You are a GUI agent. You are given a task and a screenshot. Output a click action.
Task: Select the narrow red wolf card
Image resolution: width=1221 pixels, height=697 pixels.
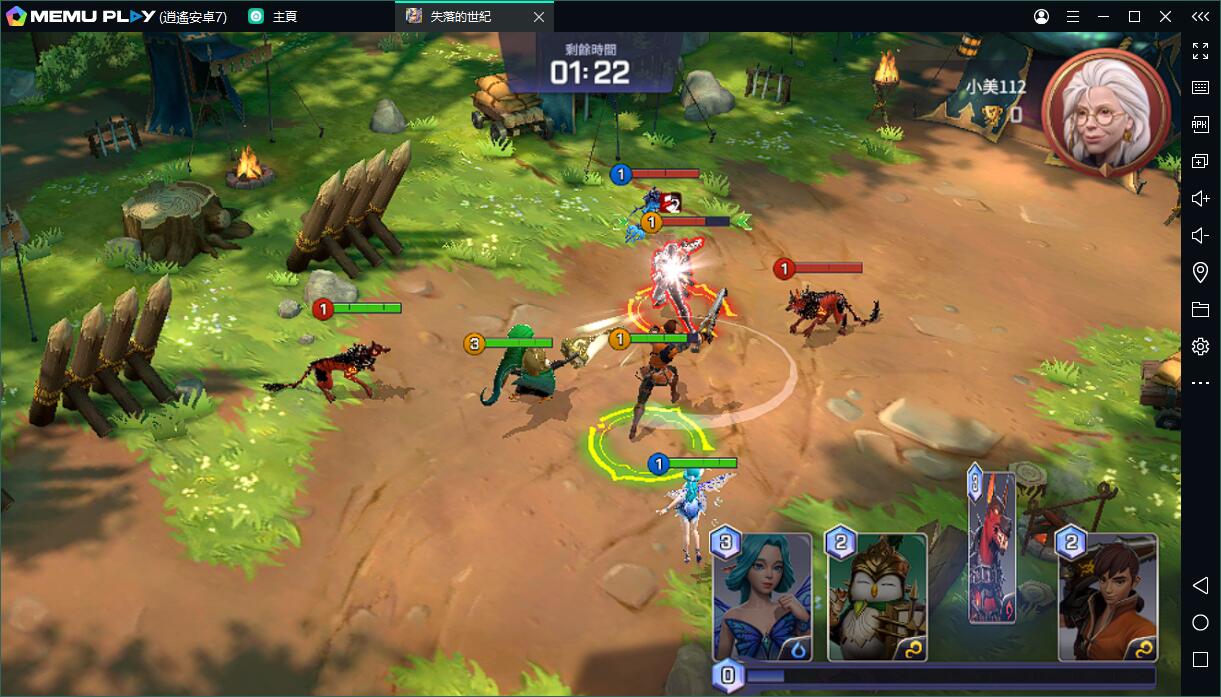991,548
